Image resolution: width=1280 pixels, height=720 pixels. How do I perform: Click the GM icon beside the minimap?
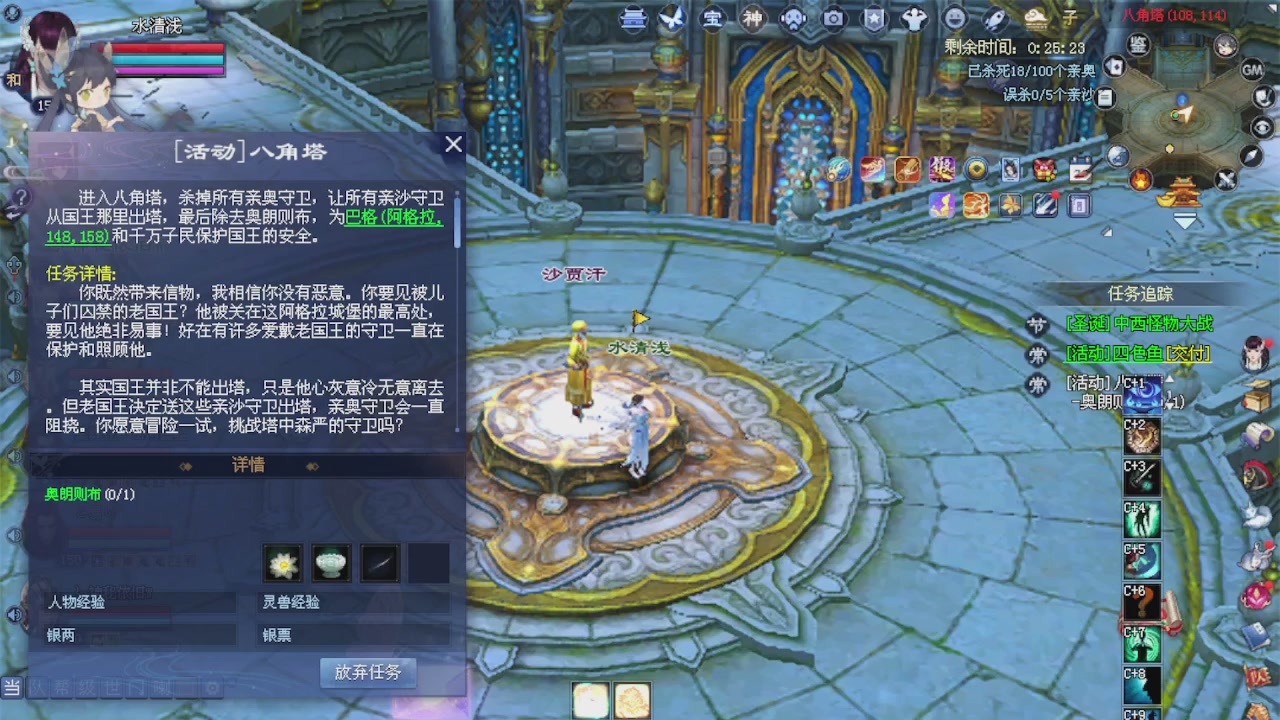click(x=1252, y=70)
